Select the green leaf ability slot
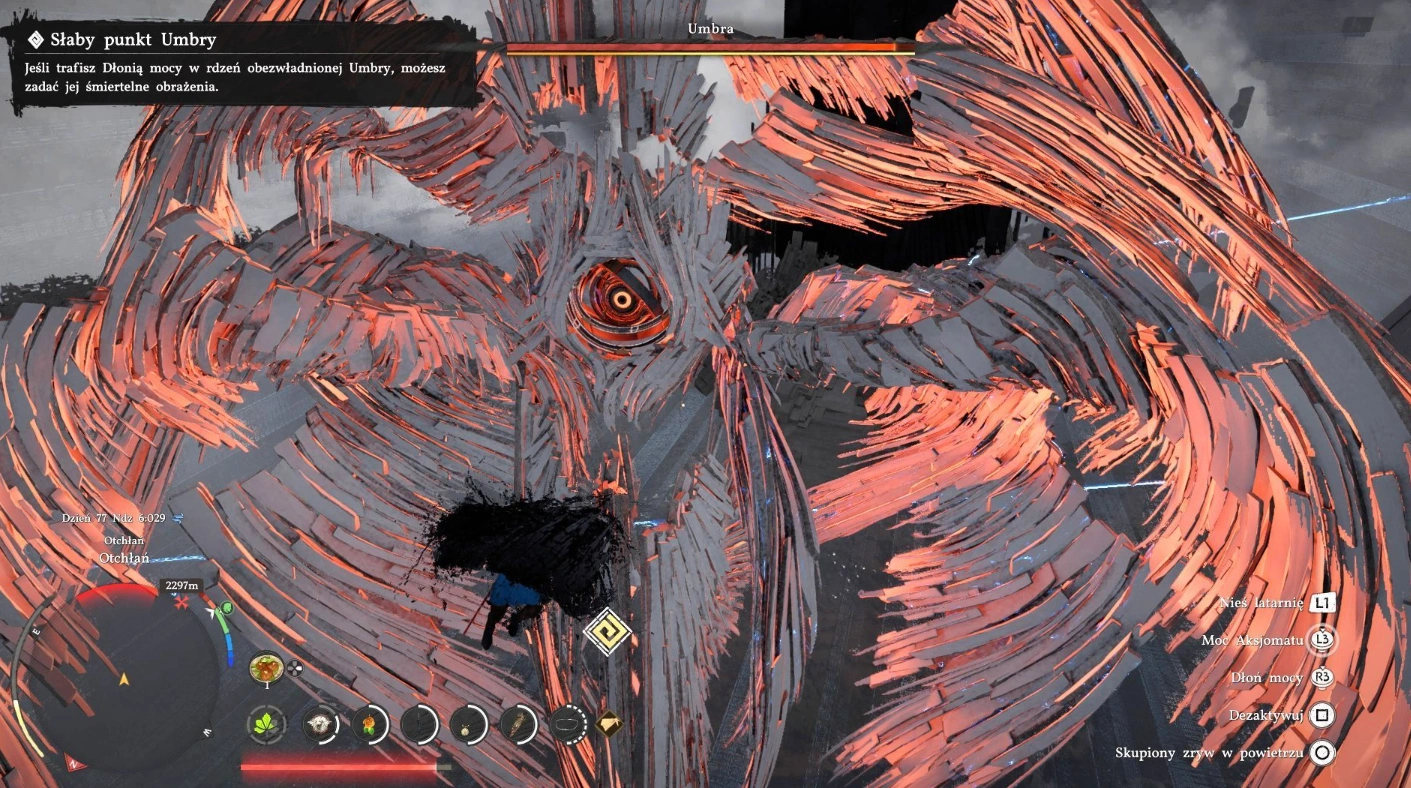The height and width of the screenshot is (788, 1411). 266,724
